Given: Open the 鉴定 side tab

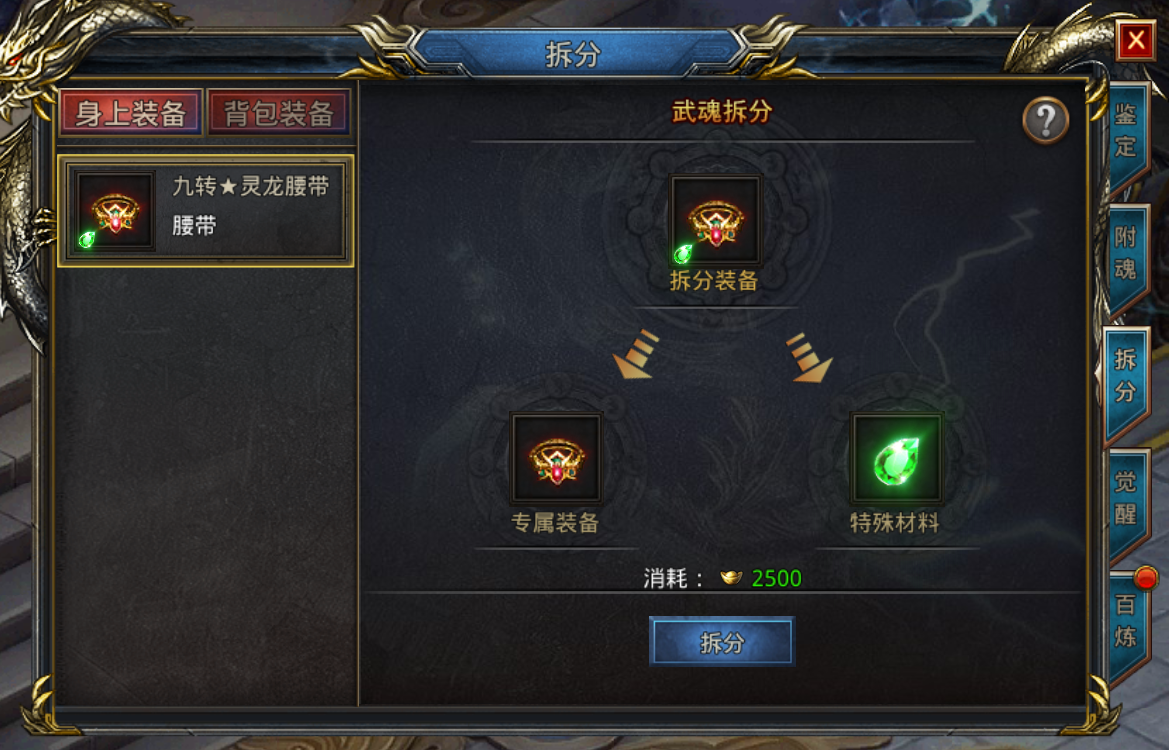Looking at the screenshot, I should tap(1127, 132).
